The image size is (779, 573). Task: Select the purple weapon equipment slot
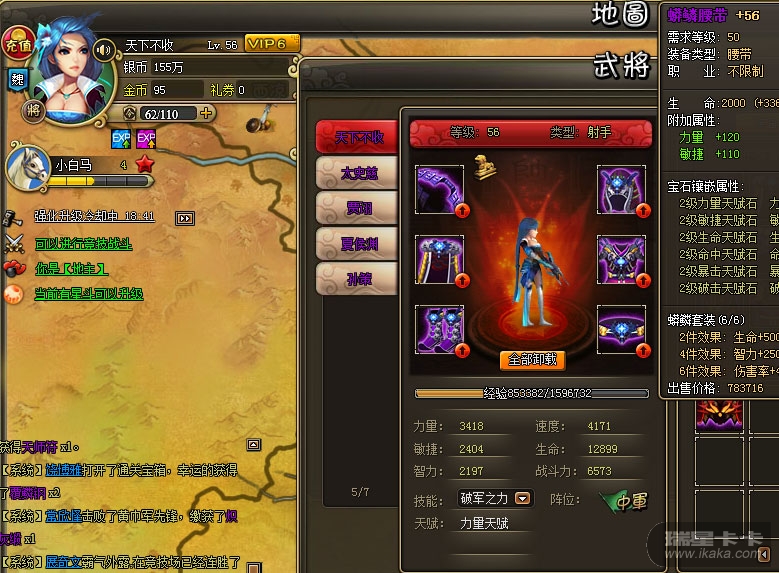[439, 190]
